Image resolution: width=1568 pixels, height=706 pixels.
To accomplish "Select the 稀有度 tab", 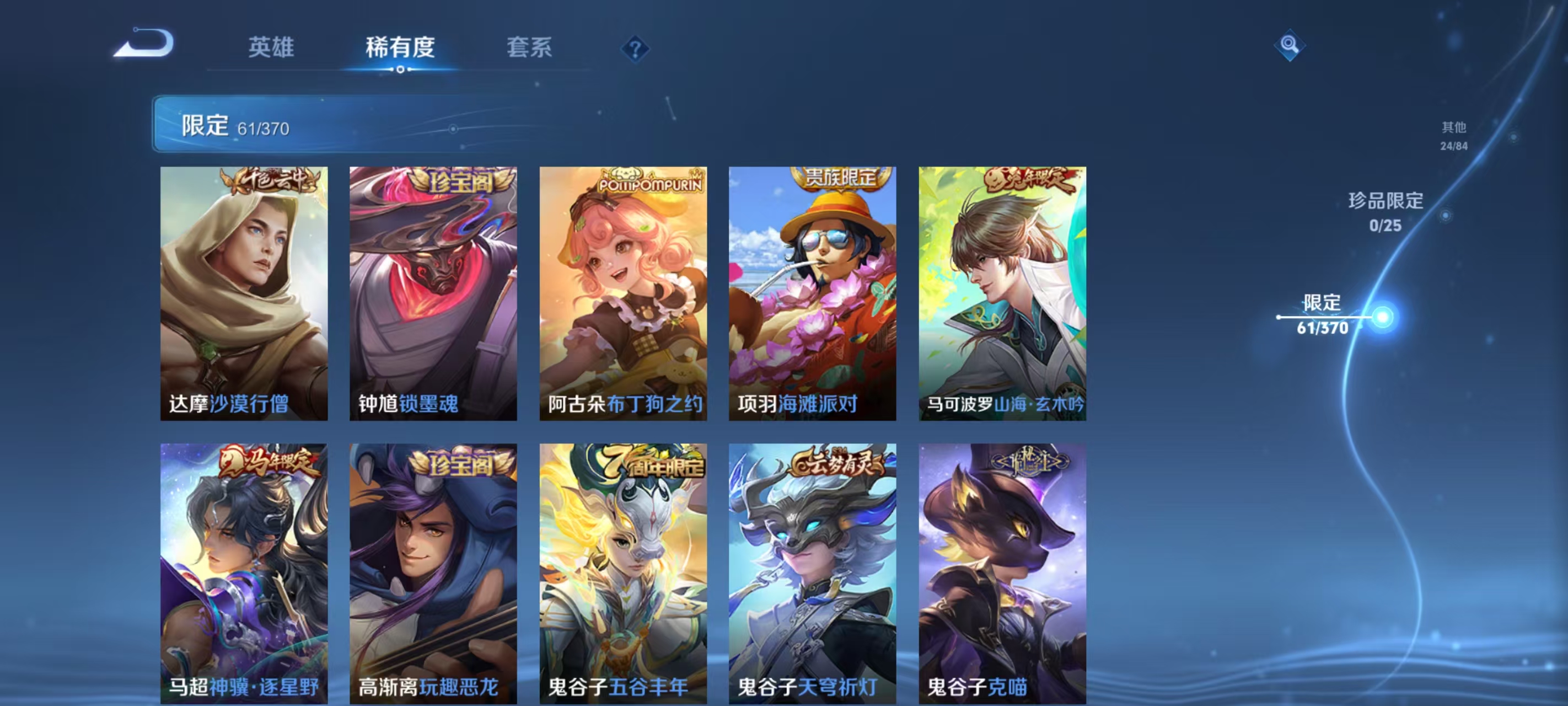I will tap(400, 47).
